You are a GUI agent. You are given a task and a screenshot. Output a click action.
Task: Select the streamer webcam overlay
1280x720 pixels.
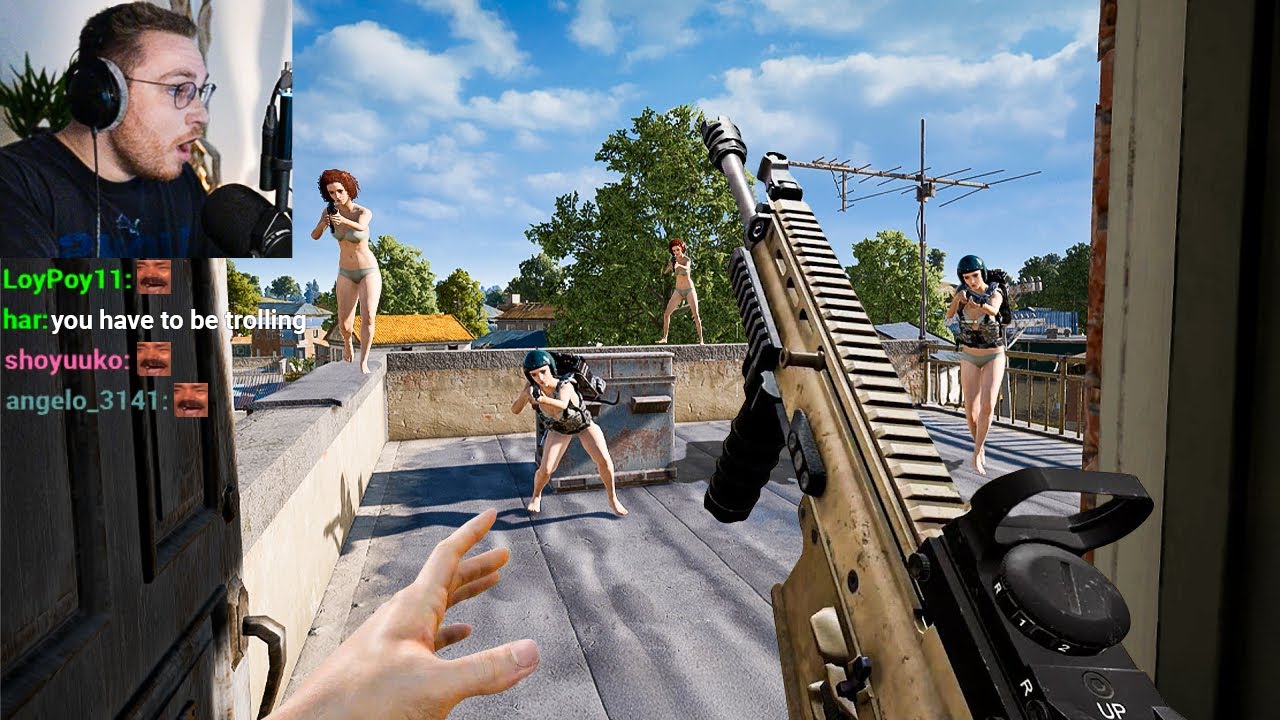[x=146, y=128]
